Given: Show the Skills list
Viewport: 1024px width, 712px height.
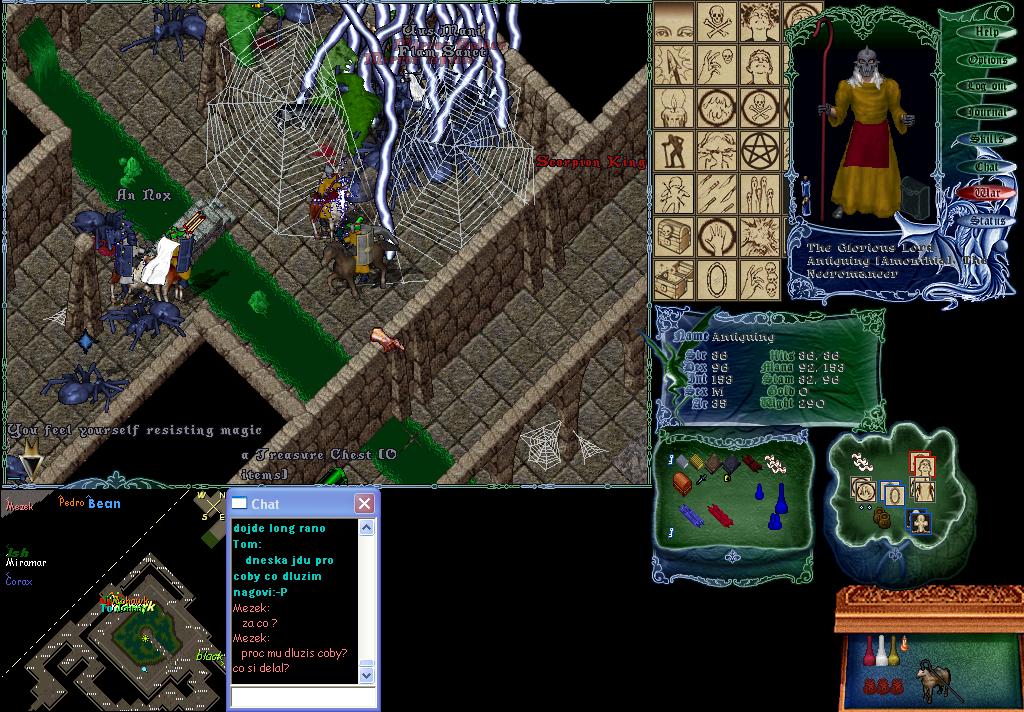Looking at the screenshot, I should [x=987, y=139].
